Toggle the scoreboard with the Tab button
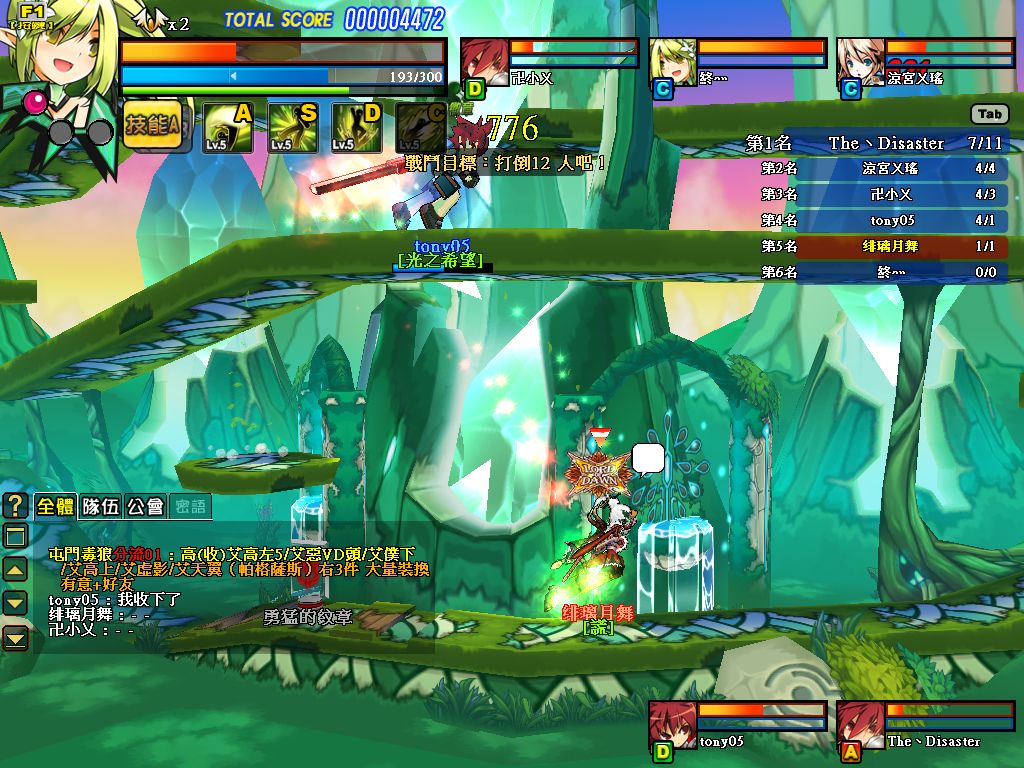 tap(989, 114)
